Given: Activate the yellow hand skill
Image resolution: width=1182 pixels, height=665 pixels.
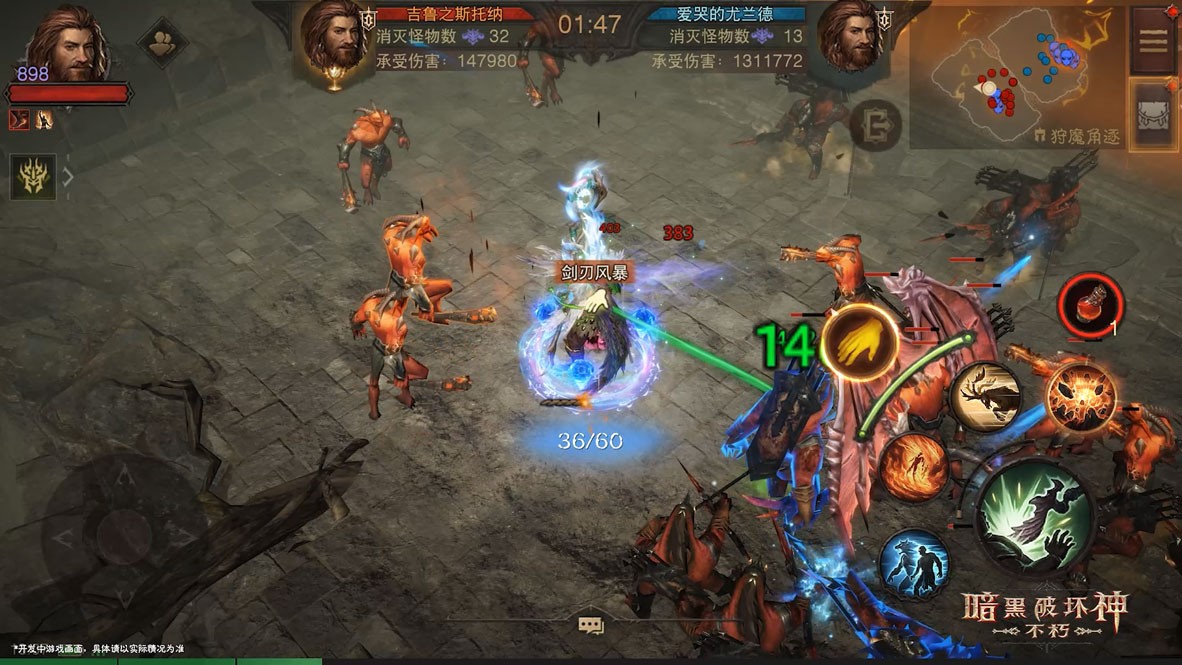Looking at the screenshot, I should coord(859,343).
